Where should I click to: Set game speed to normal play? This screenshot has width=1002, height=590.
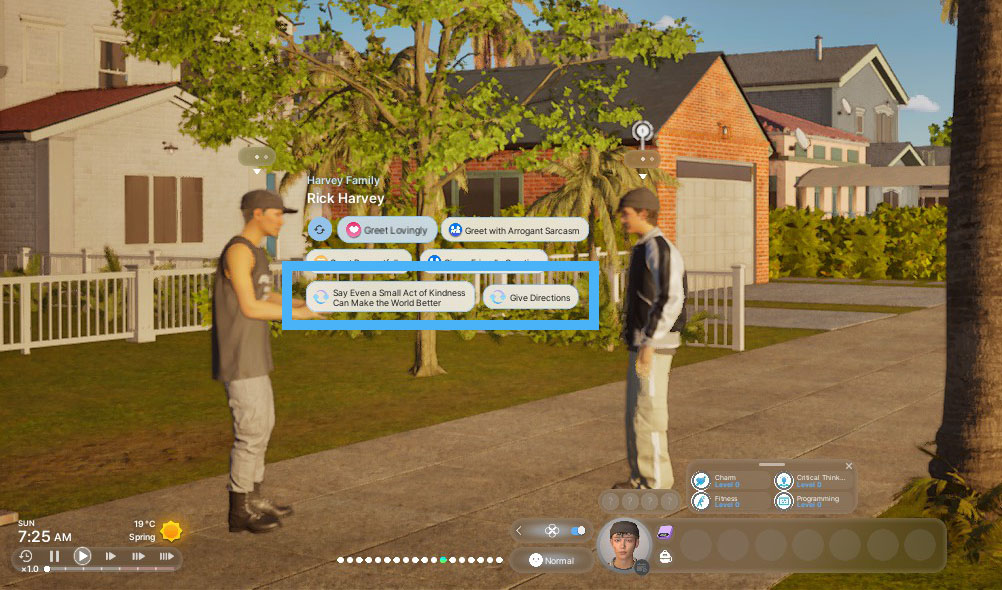point(83,556)
